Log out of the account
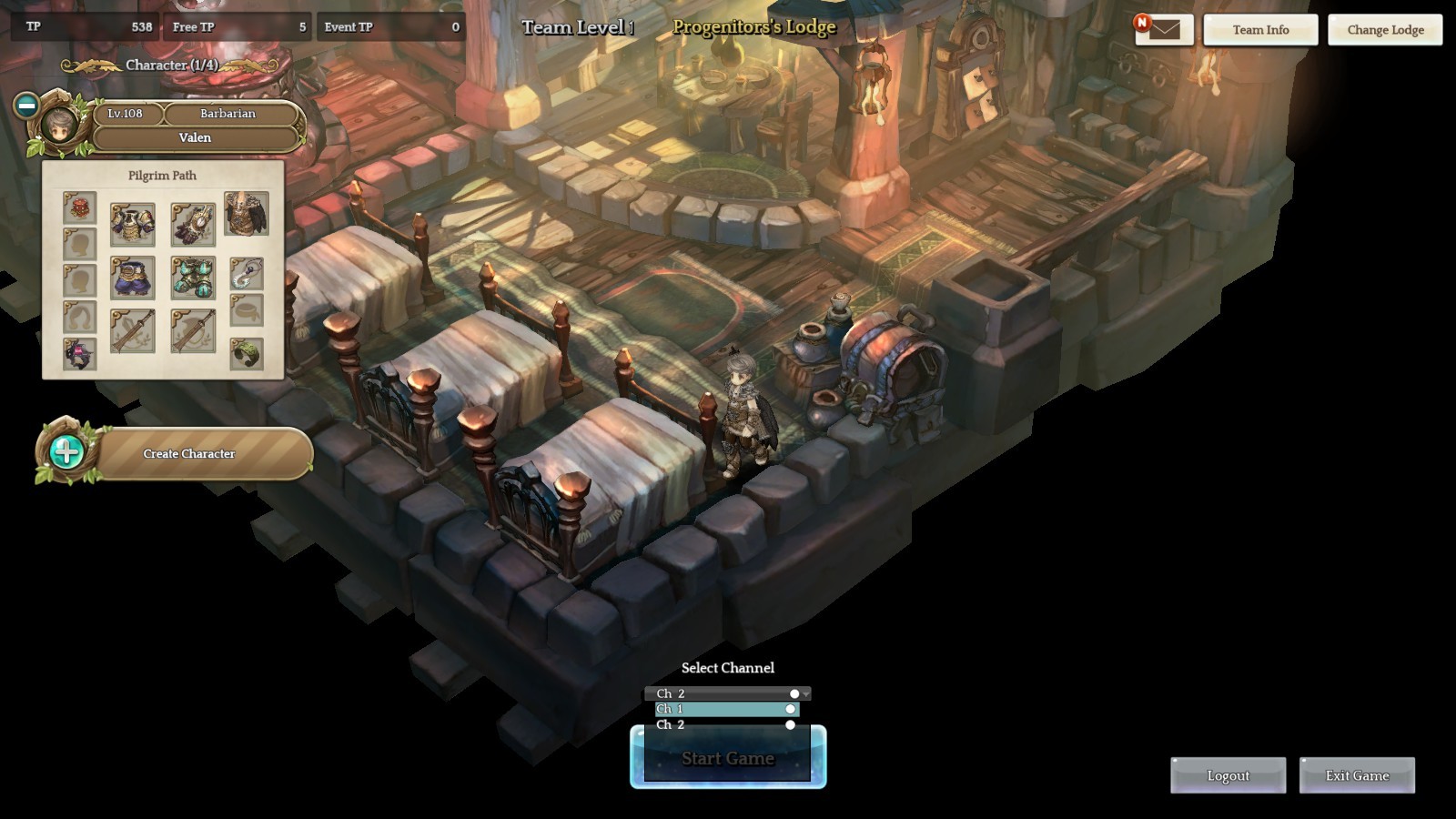Image resolution: width=1456 pixels, height=819 pixels. [1228, 775]
